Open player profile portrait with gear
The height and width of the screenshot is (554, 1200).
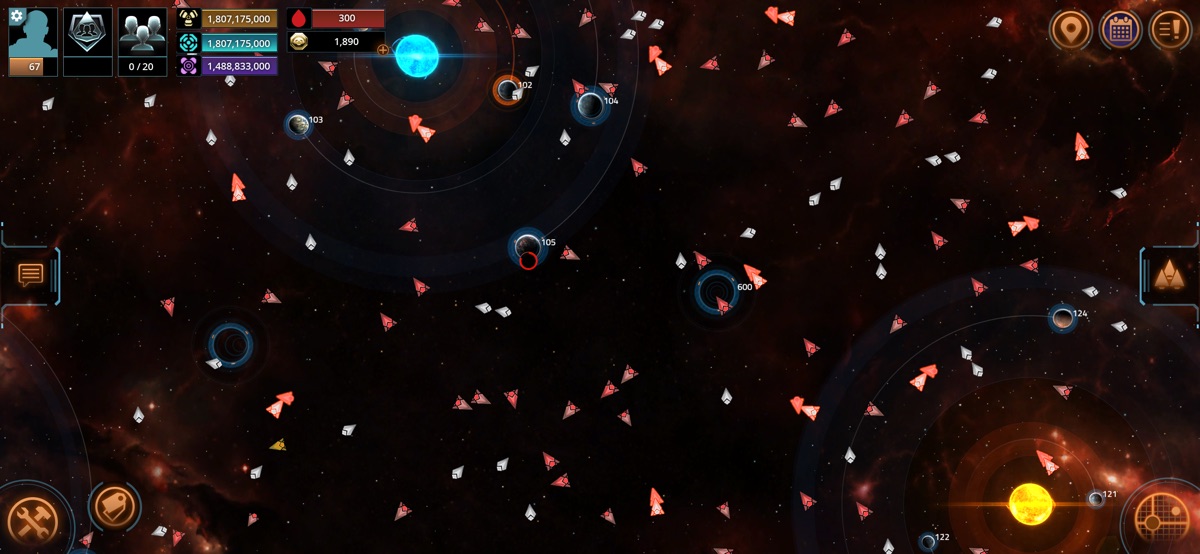click(x=34, y=38)
